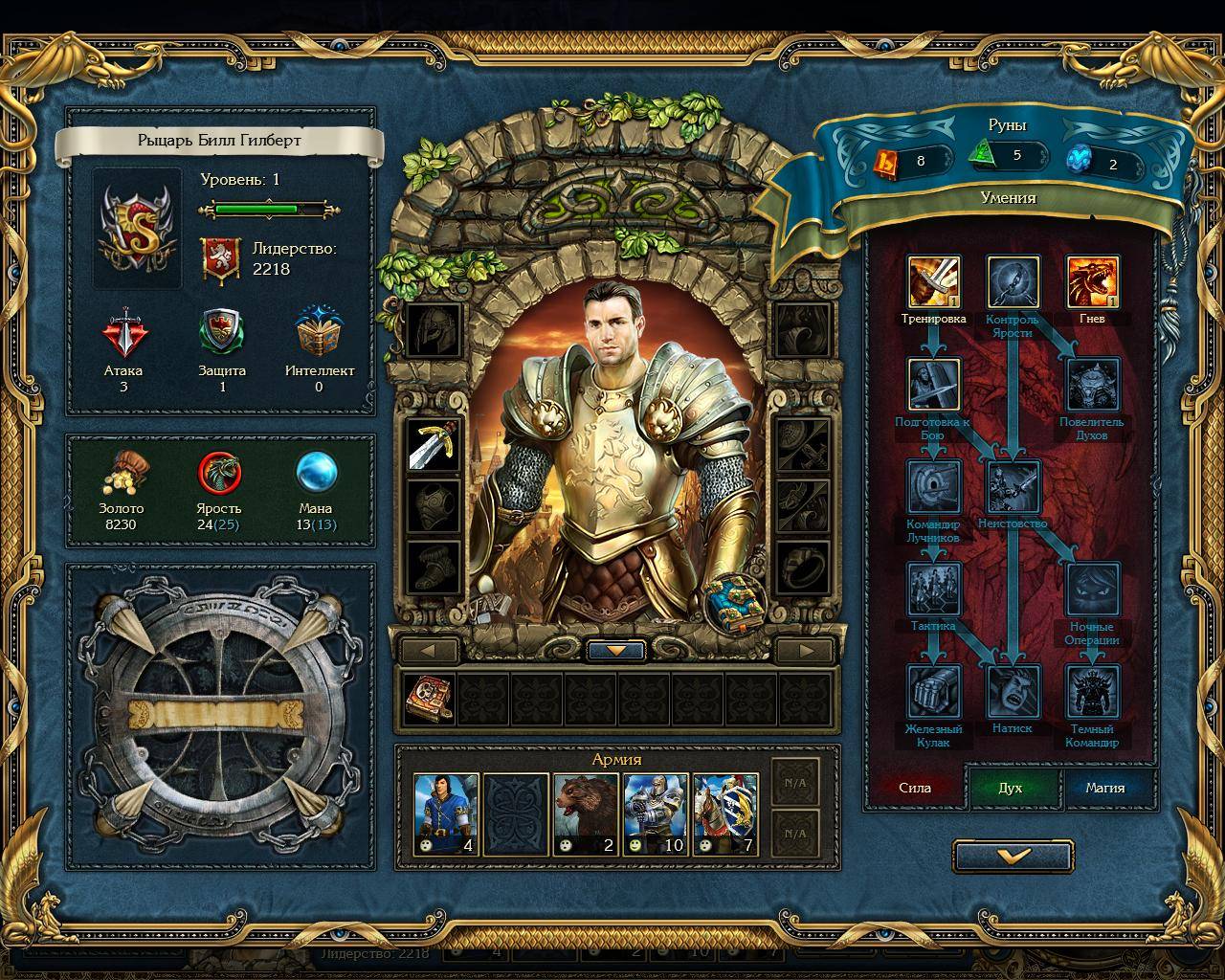The width and height of the screenshot is (1225, 980).
Task: Select the red book in the inventory
Action: click(428, 698)
